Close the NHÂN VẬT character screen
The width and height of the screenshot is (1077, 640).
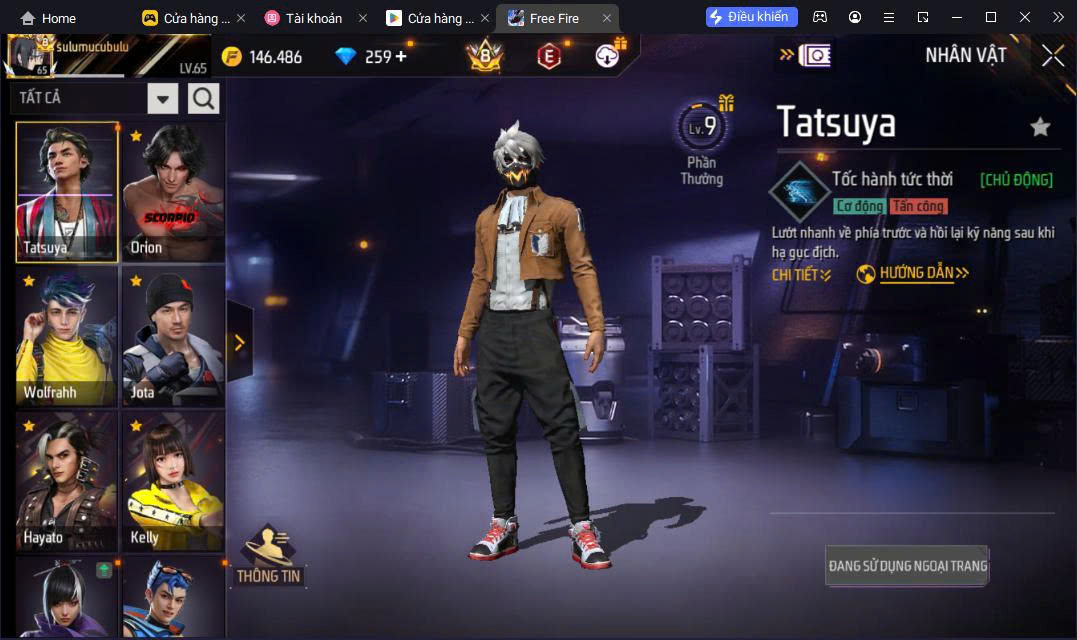point(1052,56)
